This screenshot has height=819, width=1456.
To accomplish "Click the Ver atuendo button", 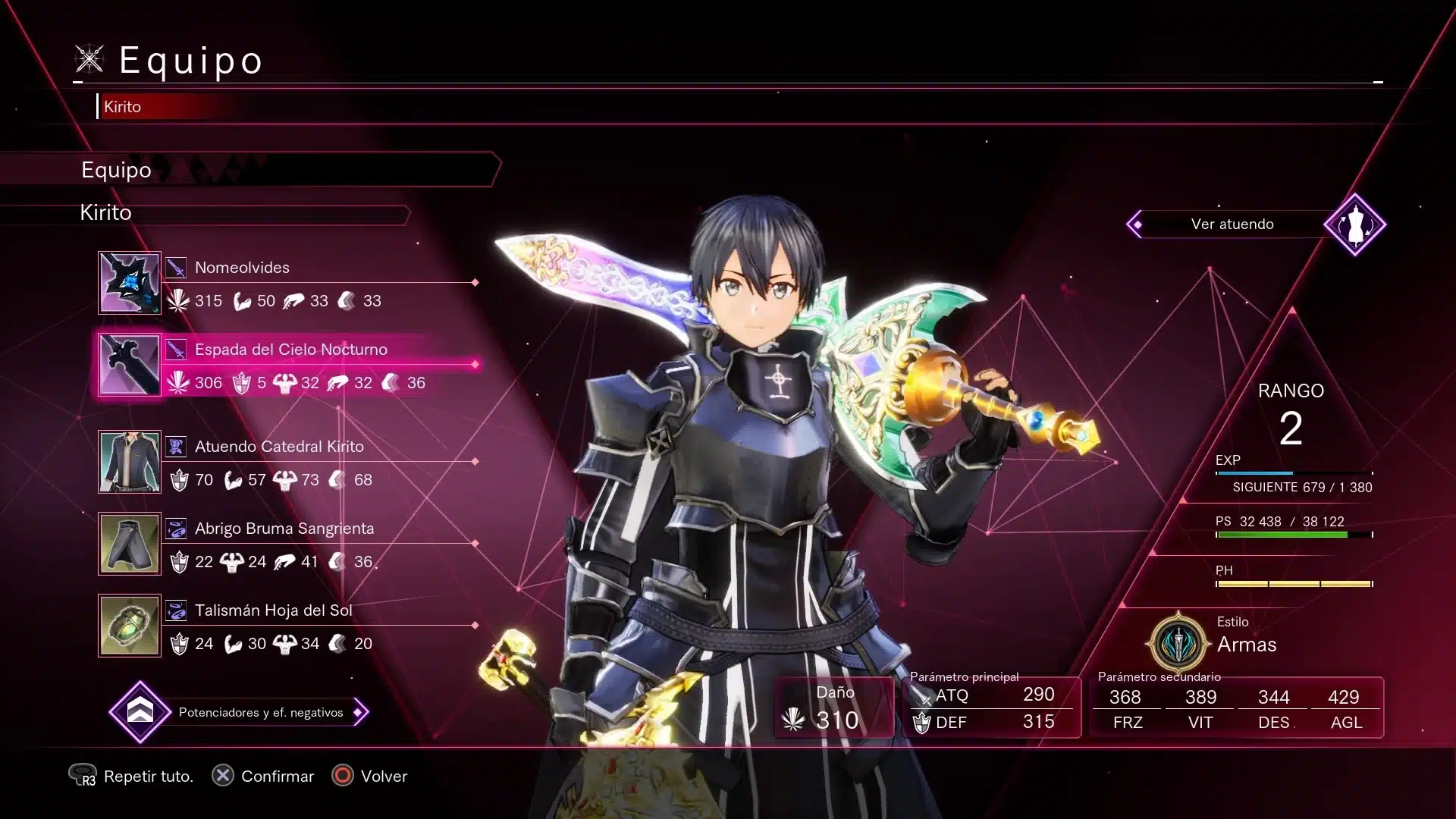I will pyautogui.click(x=1232, y=224).
